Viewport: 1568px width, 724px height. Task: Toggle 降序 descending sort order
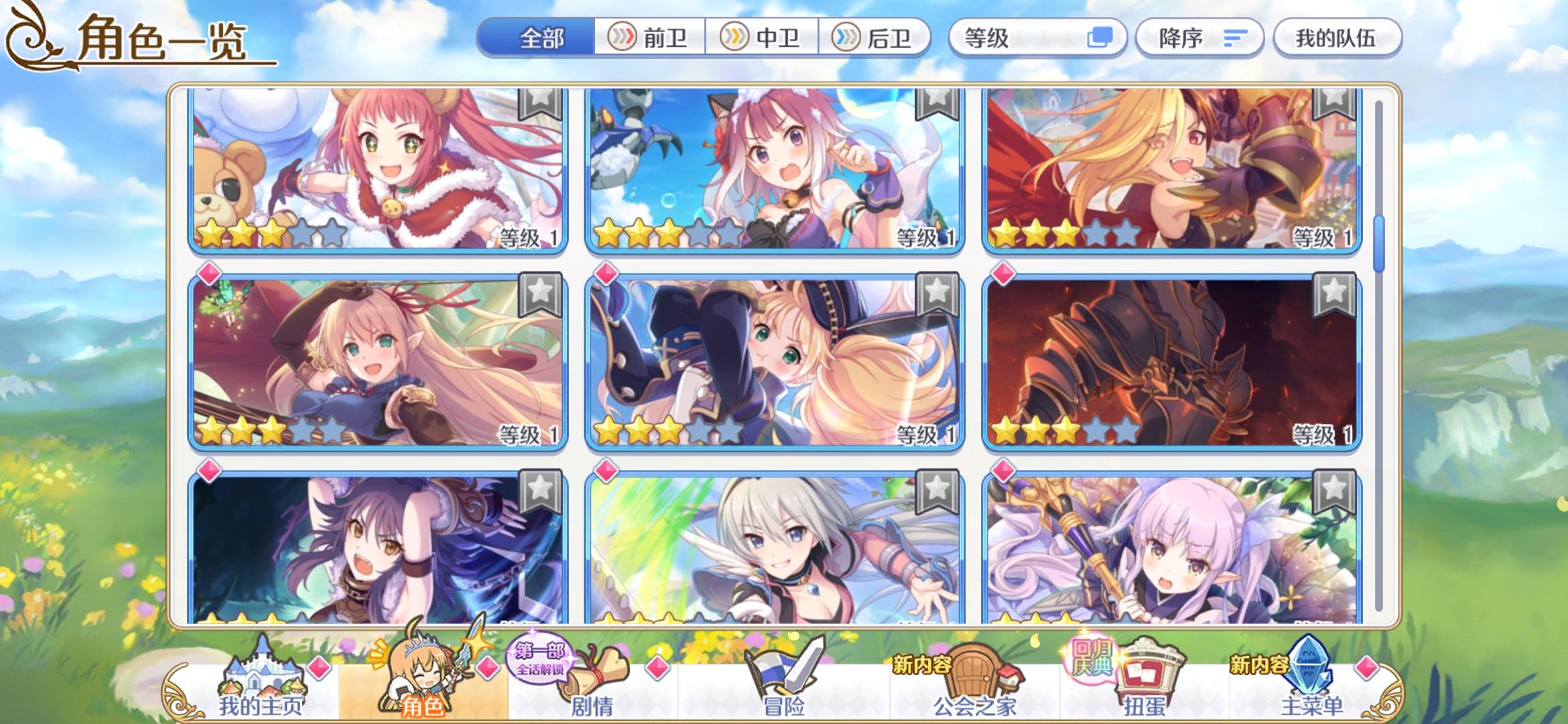tap(1199, 38)
